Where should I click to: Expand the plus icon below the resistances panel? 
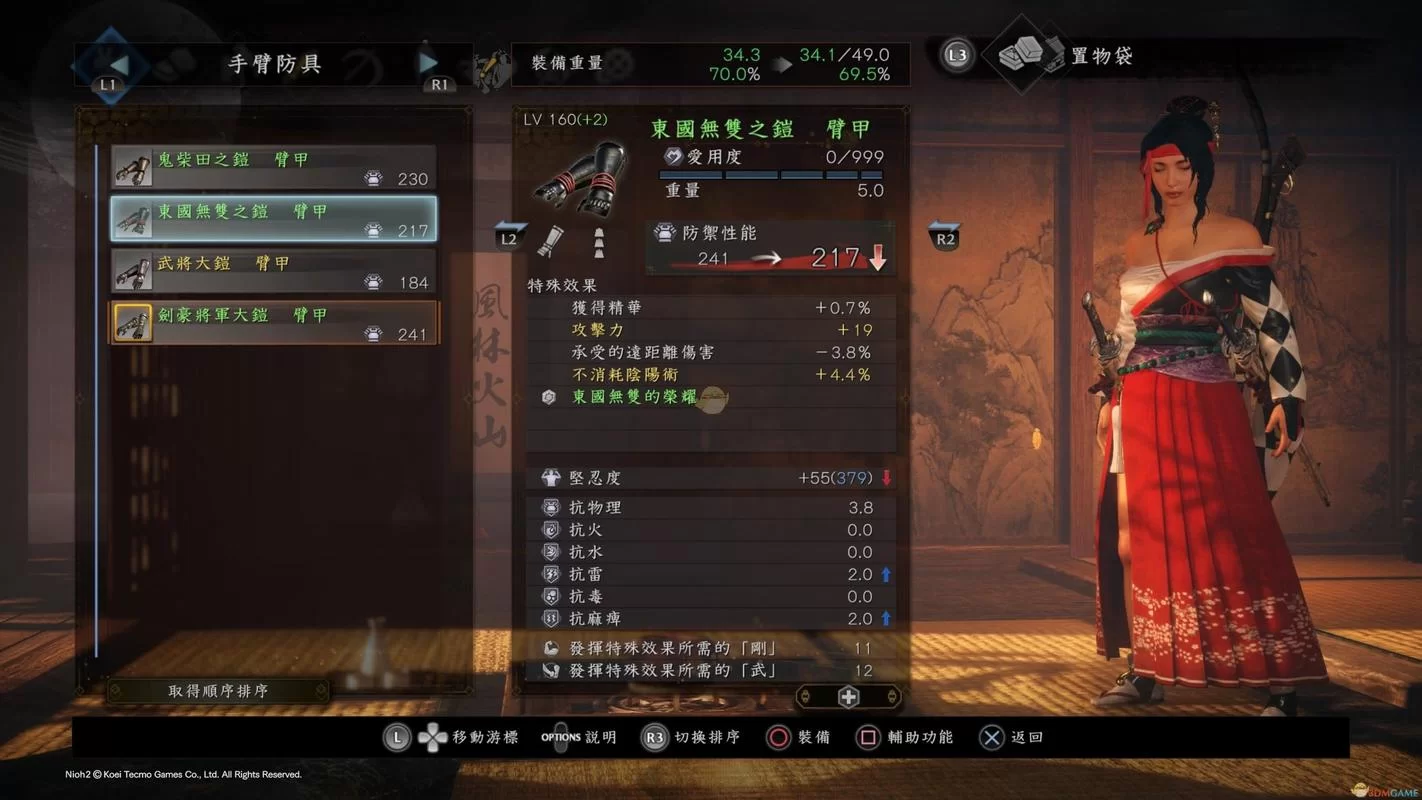(x=848, y=696)
